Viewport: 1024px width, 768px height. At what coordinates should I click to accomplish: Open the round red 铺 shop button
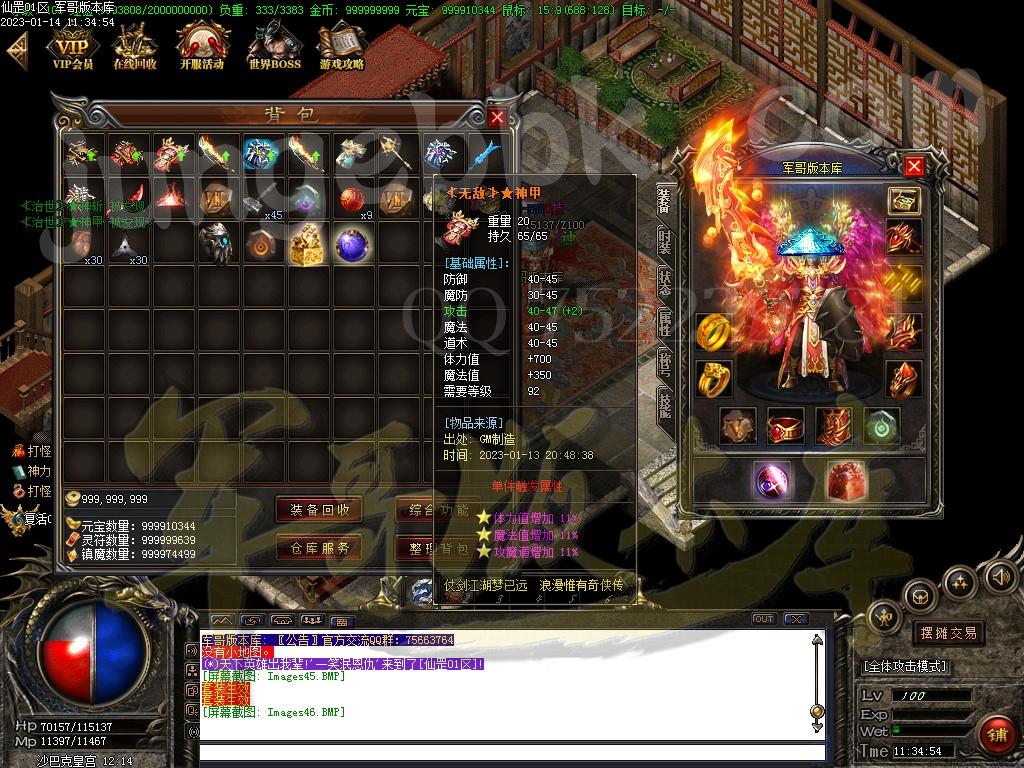996,735
